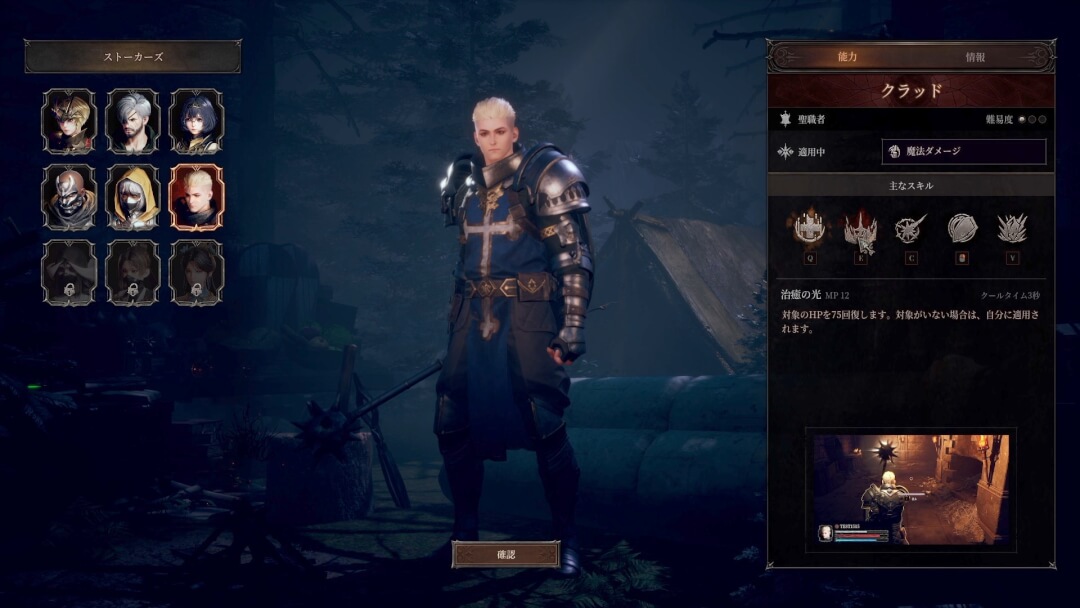Show the spiked mace skill on C
Image resolution: width=1080 pixels, height=608 pixels.
pos(910,229)
